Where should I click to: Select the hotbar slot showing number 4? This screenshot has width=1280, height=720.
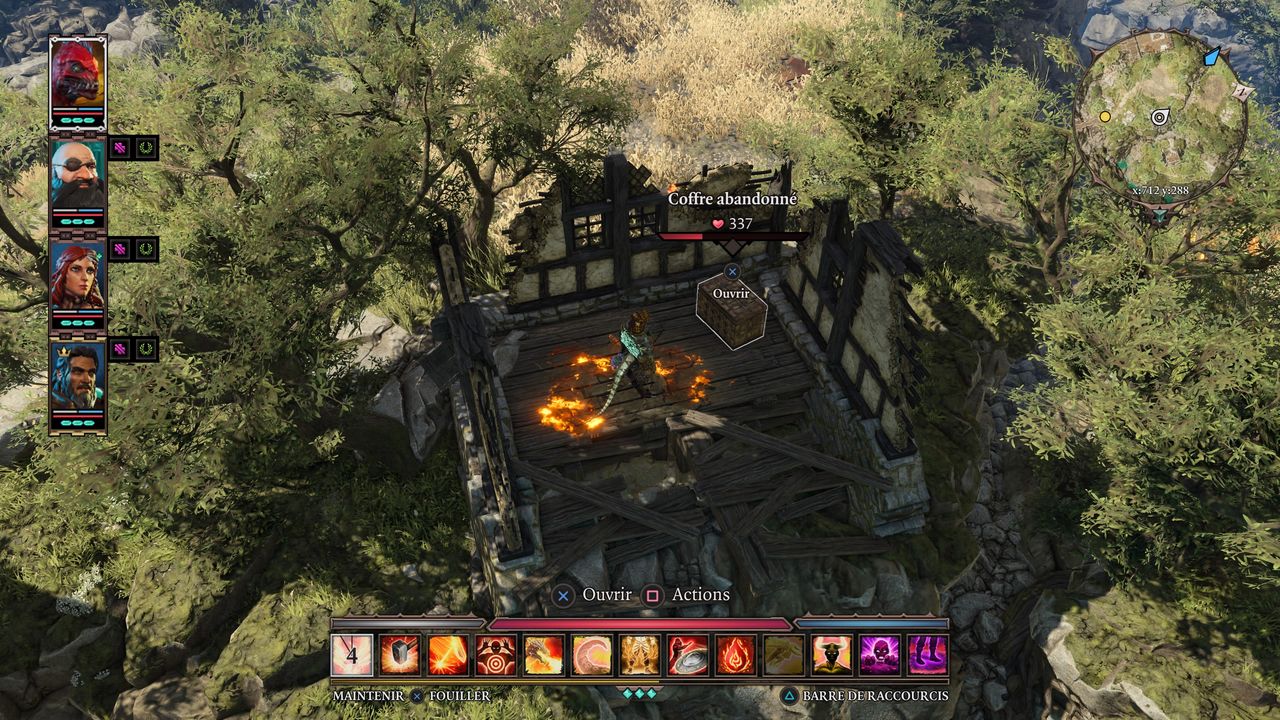tap(352, 655)
